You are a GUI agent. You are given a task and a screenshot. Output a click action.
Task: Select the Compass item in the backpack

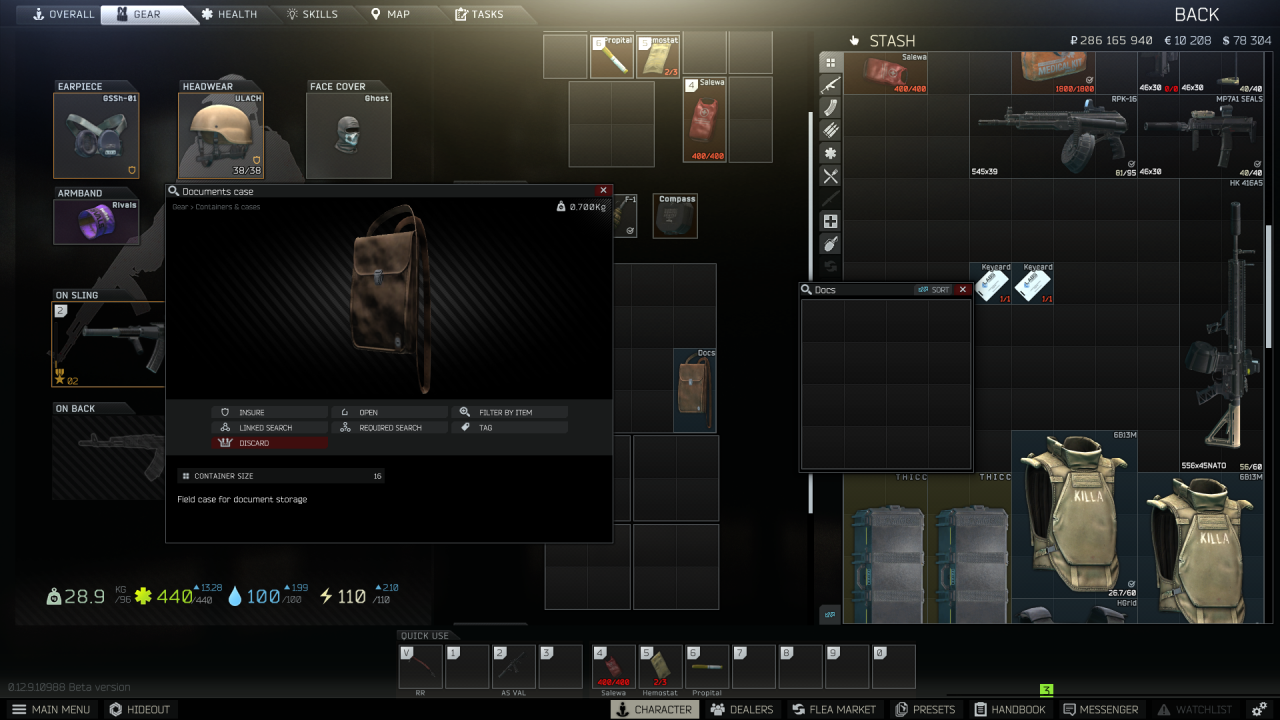pyautogui.click(x=675, y=215)
